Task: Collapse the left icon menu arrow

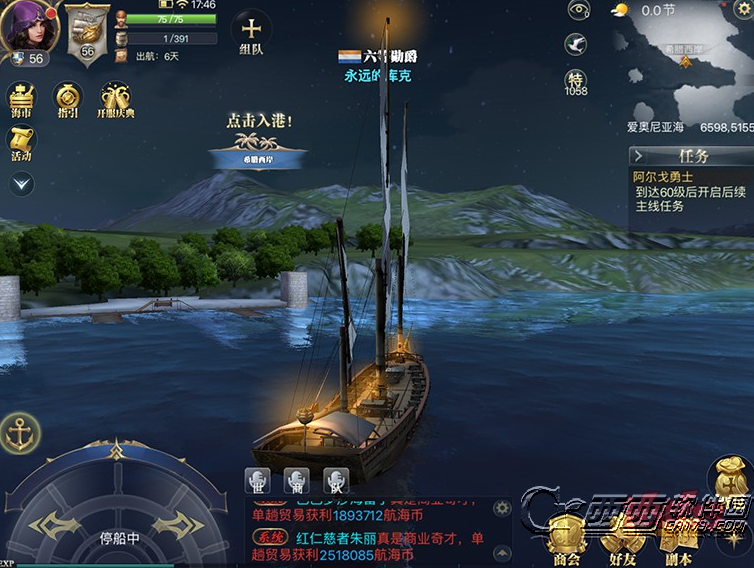Action: coord(21,184)
